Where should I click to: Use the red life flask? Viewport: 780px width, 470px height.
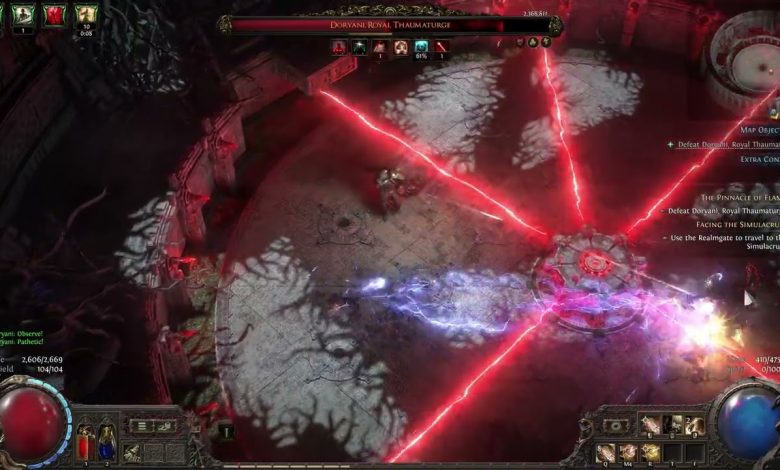tap(86, 440)
